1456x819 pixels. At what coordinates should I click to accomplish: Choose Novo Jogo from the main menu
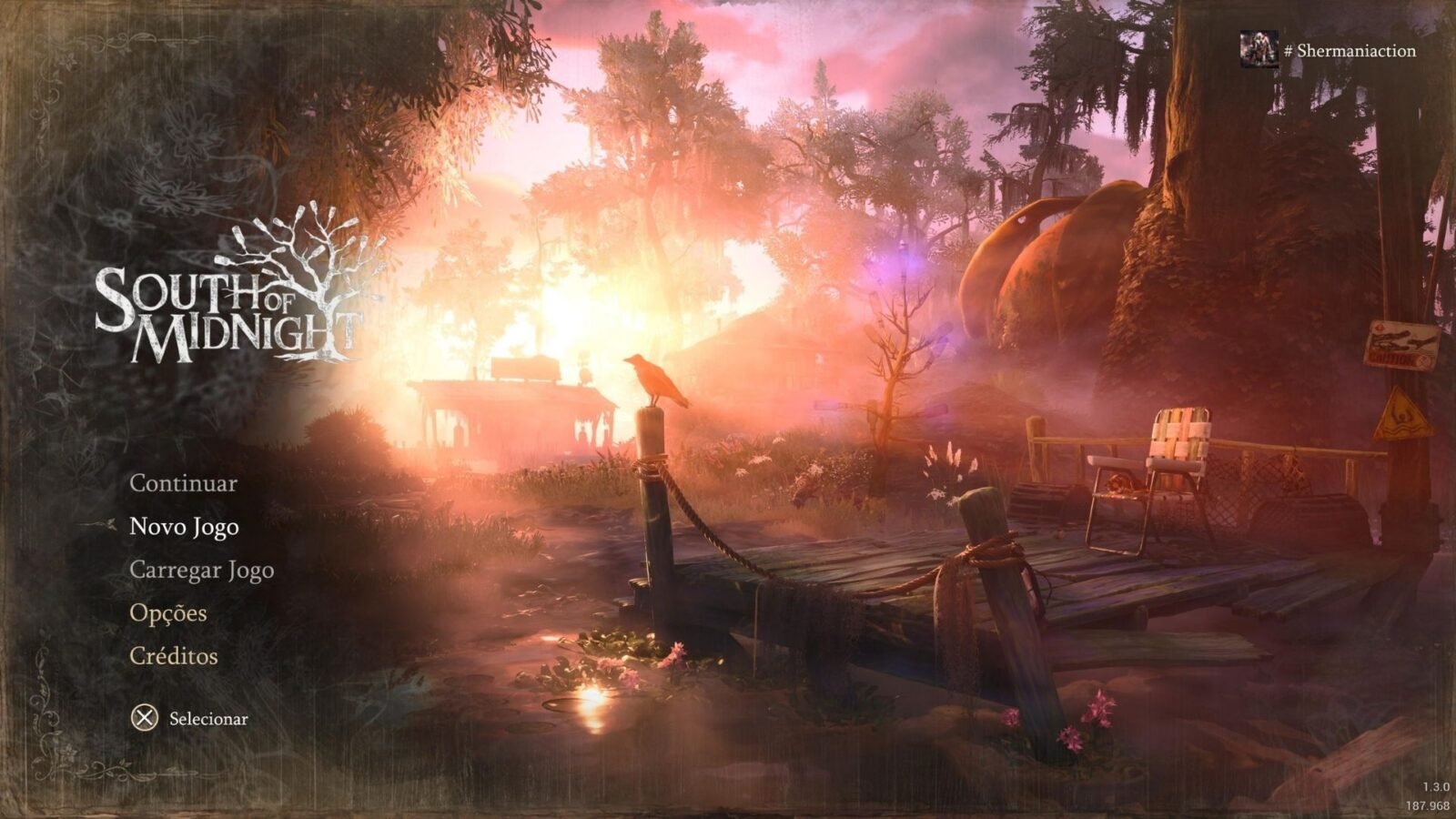[x=185, y=526]
